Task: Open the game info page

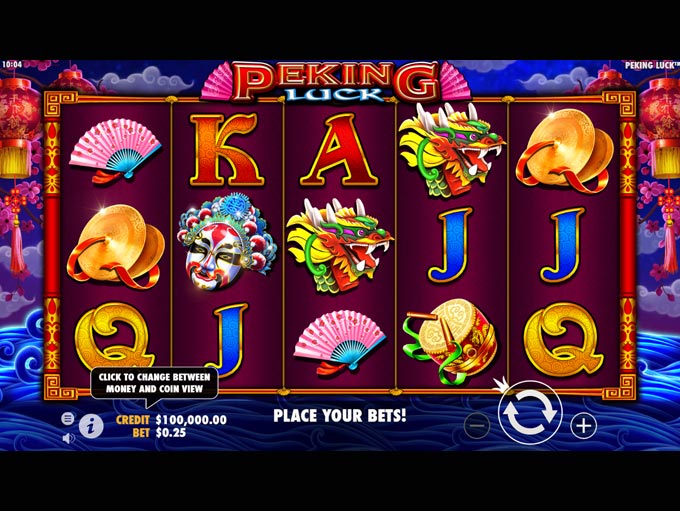Action: click(x=91, y=426)
